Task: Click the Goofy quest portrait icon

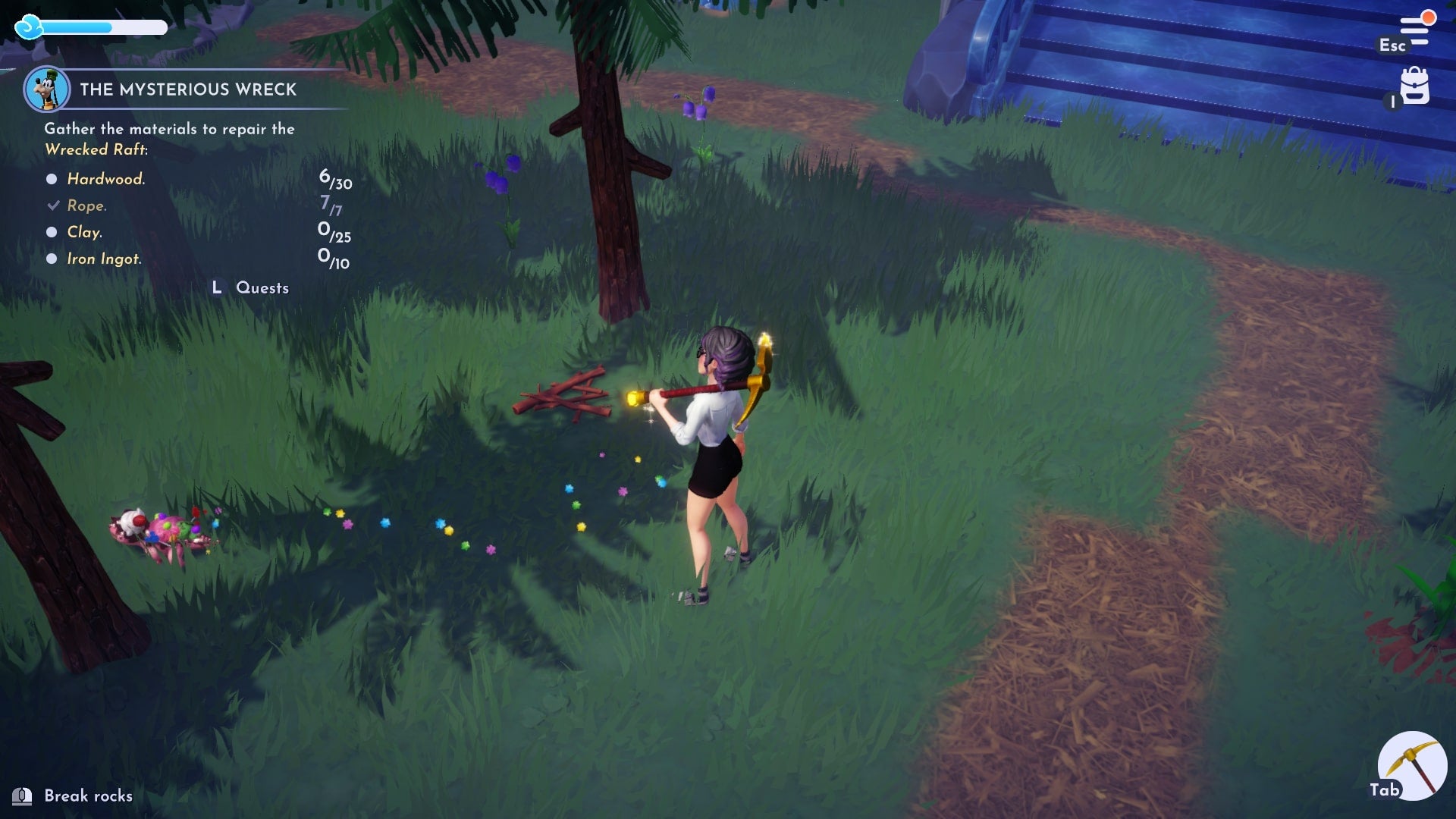Action: click(47, 89)
